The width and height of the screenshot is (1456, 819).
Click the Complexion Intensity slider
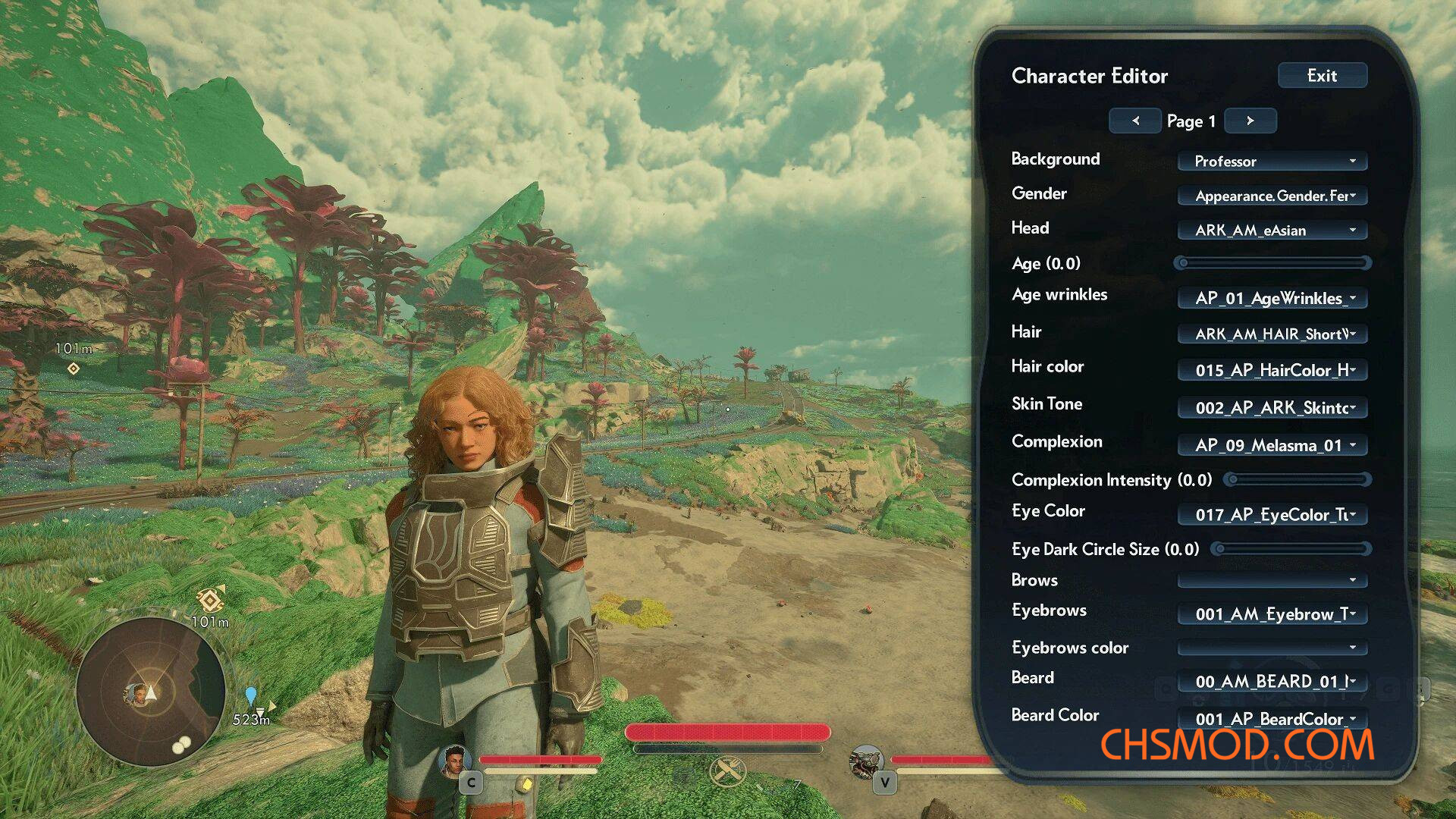pos(1298,479)
